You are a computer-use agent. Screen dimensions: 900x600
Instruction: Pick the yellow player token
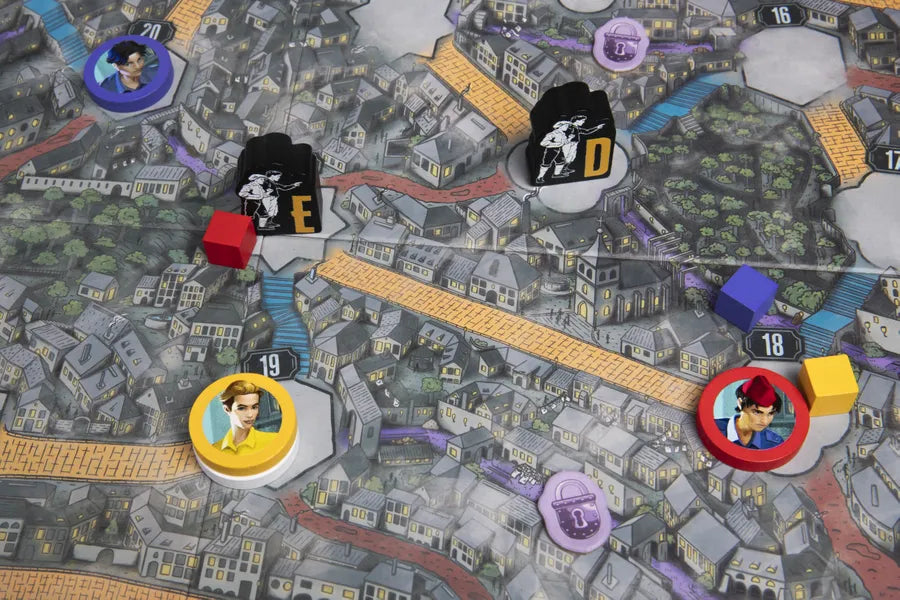242,424
